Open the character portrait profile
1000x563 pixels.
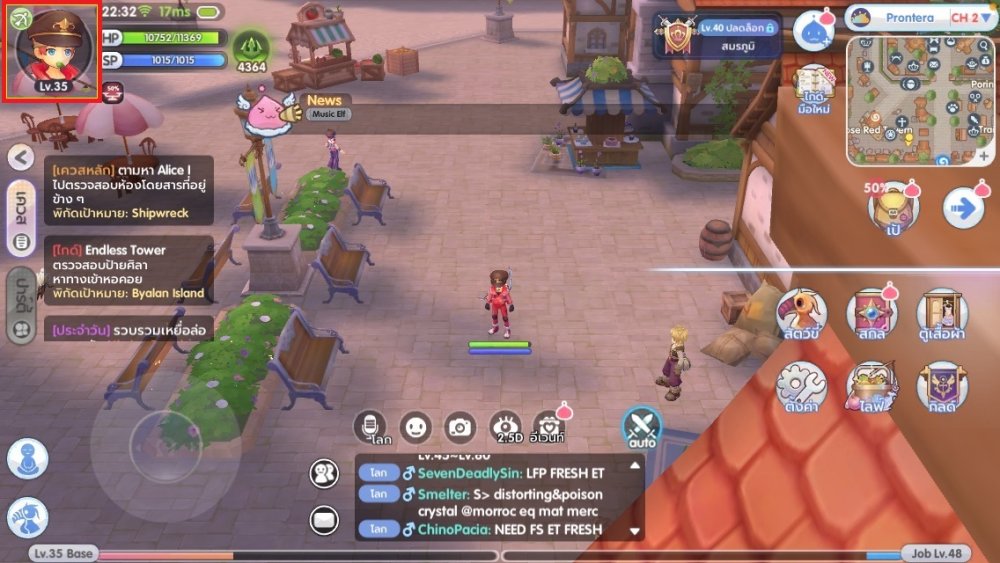(x=51, y=50)
